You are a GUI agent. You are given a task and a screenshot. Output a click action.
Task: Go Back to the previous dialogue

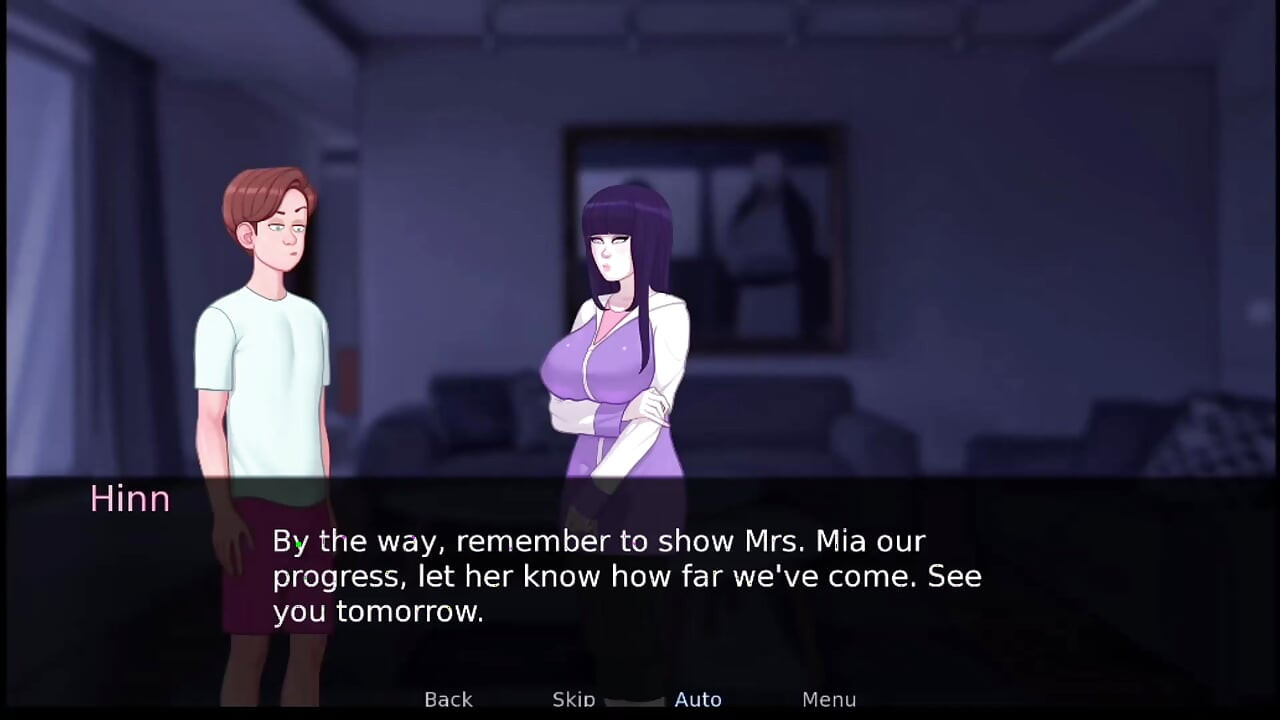448,699
